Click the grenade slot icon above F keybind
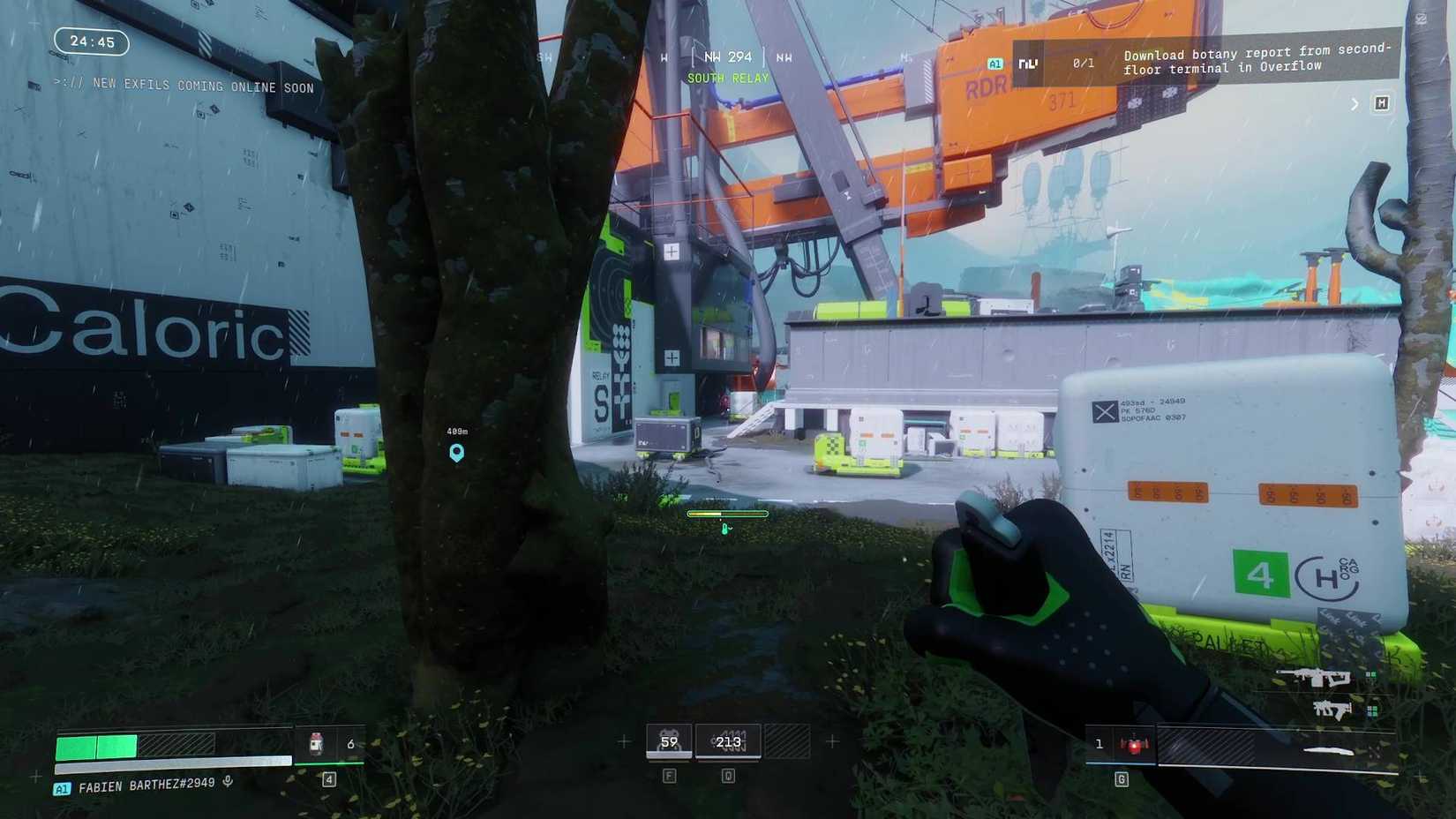This screenshot has height=819, width=1456. [670, 741]
